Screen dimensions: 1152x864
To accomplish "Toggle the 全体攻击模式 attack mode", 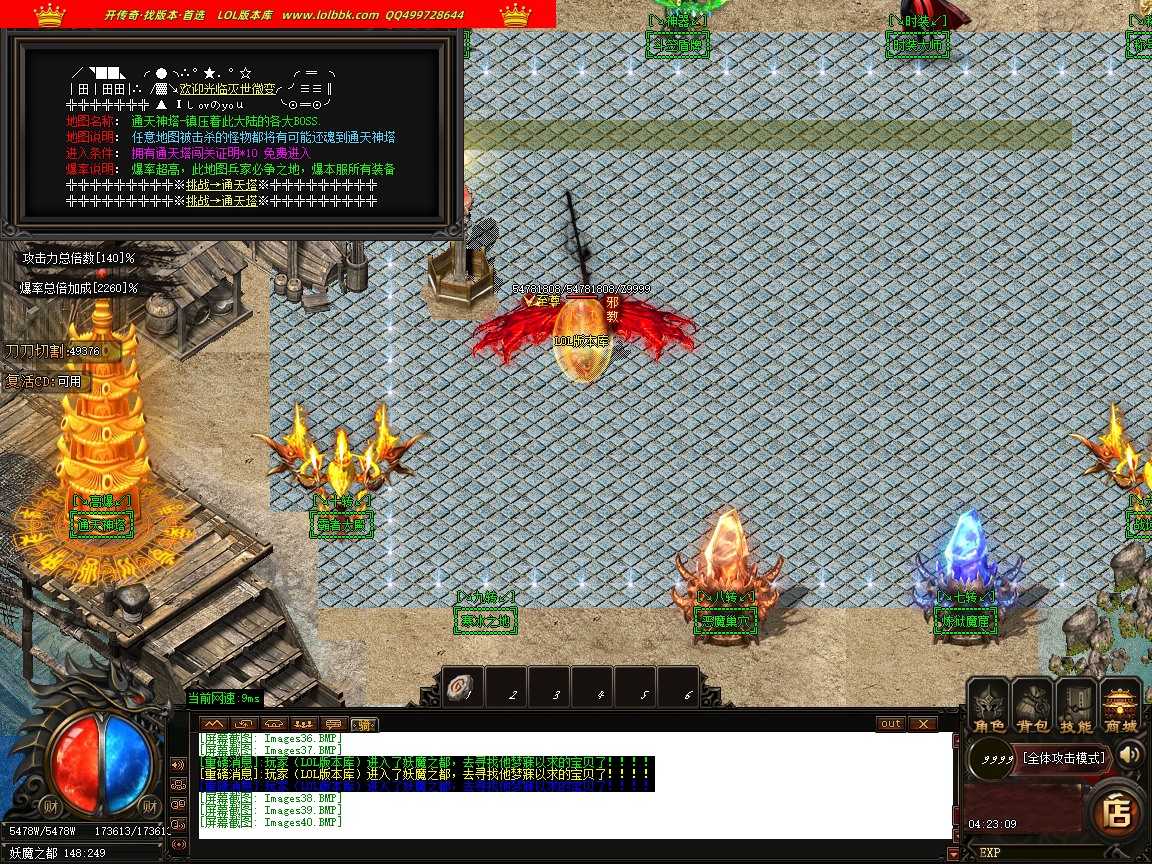I will point(1064,757).
